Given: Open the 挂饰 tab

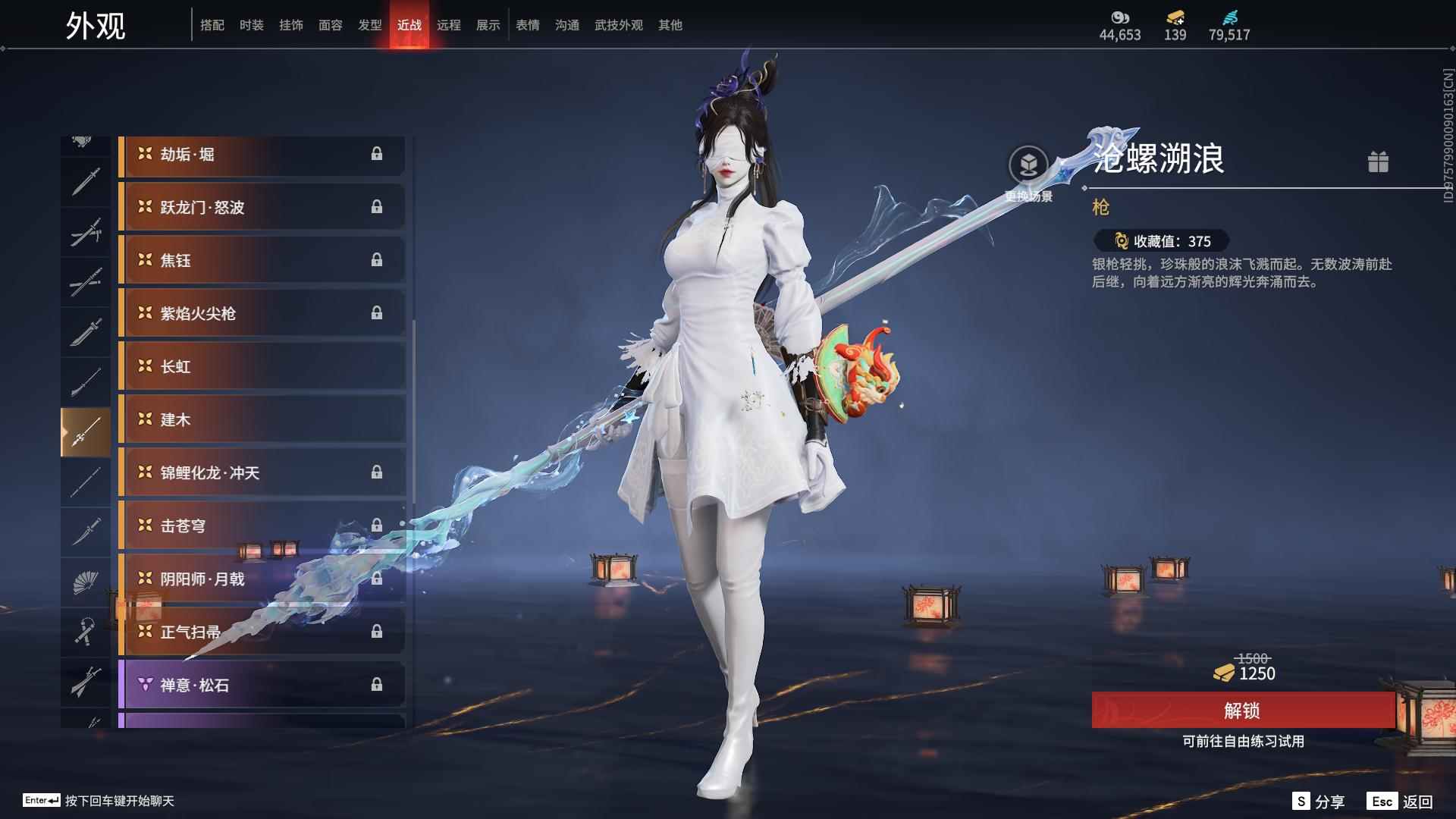Looking at the screenshot, I should 290,25.
